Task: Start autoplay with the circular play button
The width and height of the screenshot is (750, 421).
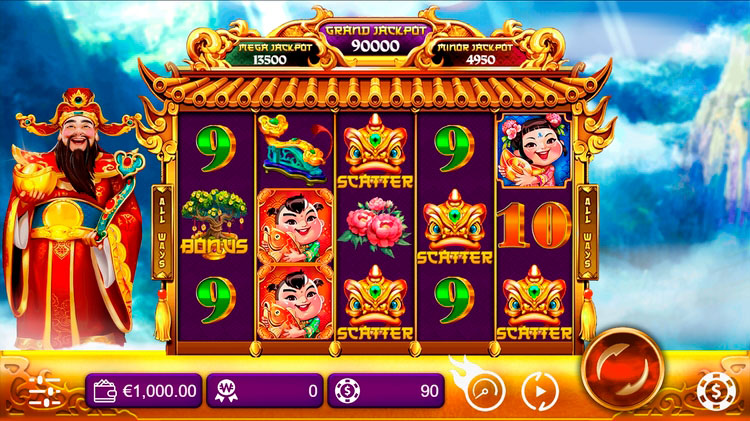Action: pos(539,390)
